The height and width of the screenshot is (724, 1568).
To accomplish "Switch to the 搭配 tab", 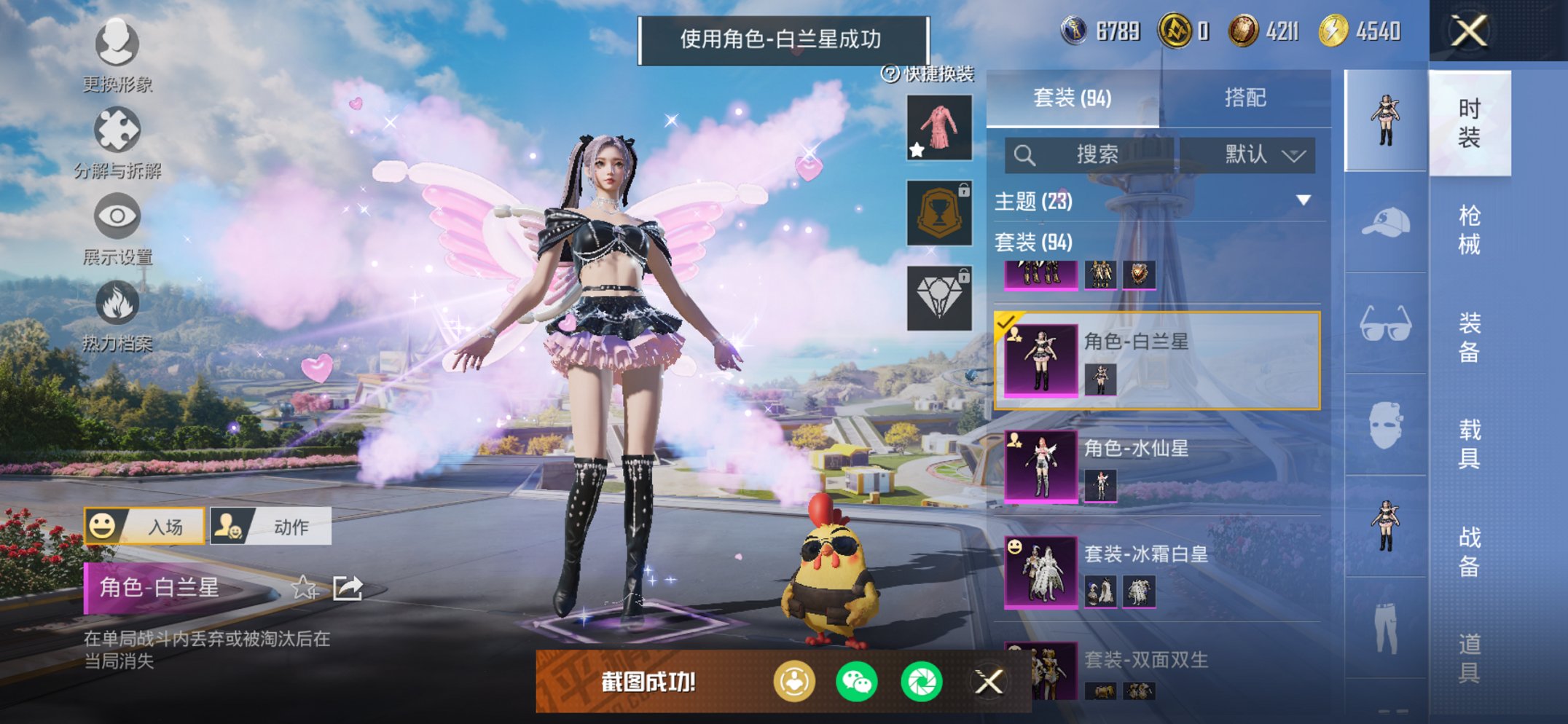I will pyautogui.click(x=1245, y=95).
